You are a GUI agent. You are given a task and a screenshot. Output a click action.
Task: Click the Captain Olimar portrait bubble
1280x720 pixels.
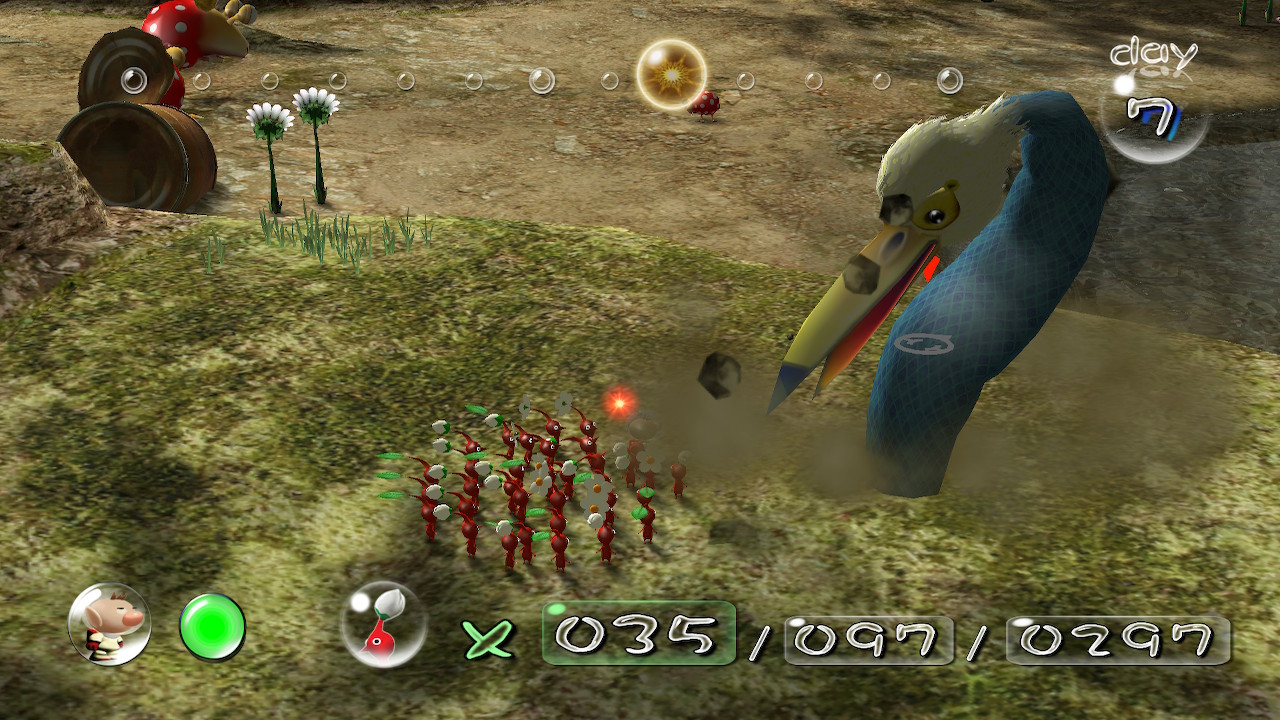109,624
